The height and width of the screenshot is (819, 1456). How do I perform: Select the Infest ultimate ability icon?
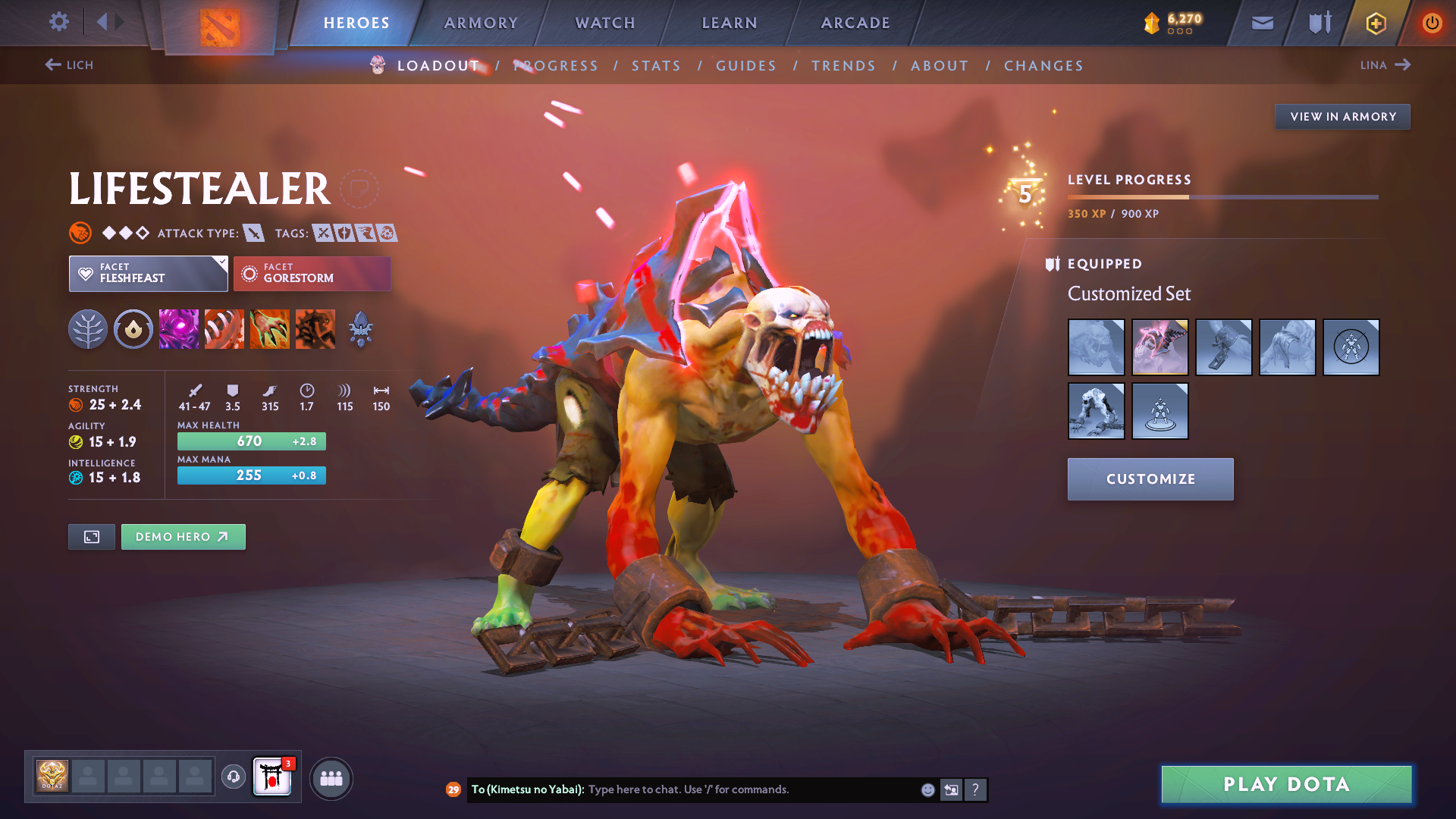(315, 328)
